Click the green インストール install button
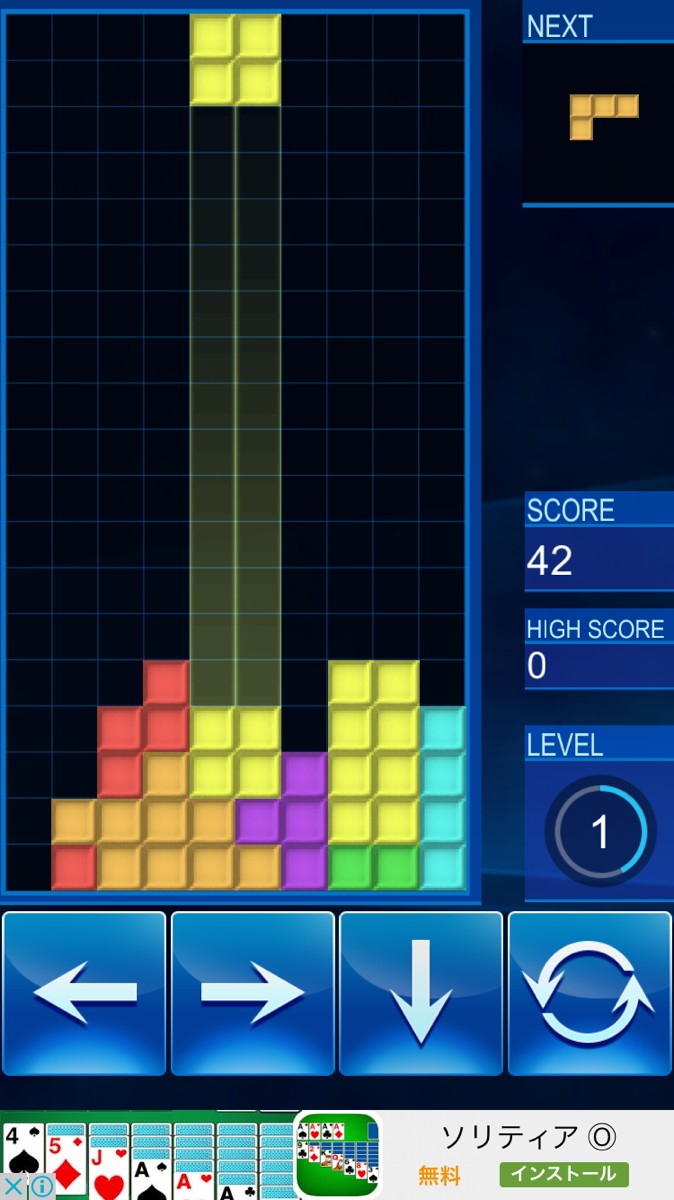Screen dimensions: 674x1200 pos(564,1174)
